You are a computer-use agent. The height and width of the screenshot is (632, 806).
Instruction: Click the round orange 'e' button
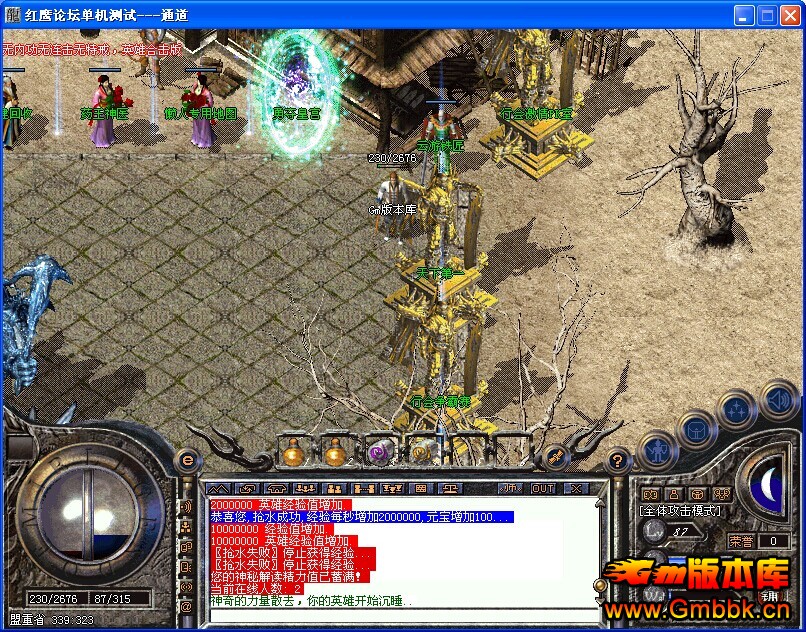(x=186, y=460)
